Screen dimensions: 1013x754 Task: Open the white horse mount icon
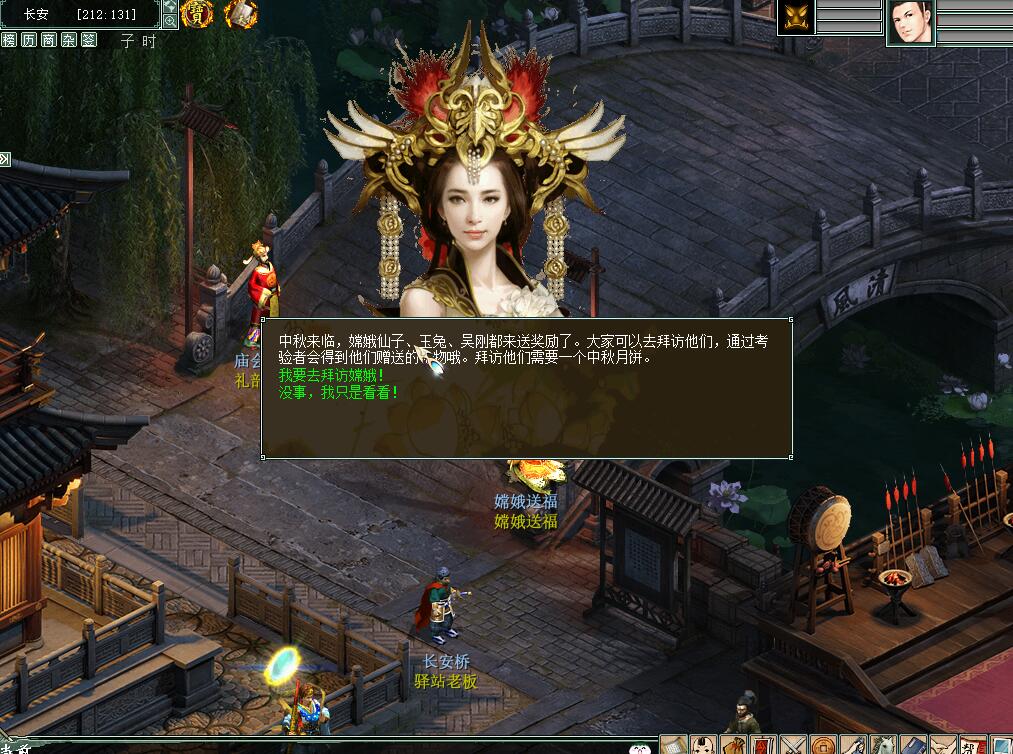(x=881, y=745)
